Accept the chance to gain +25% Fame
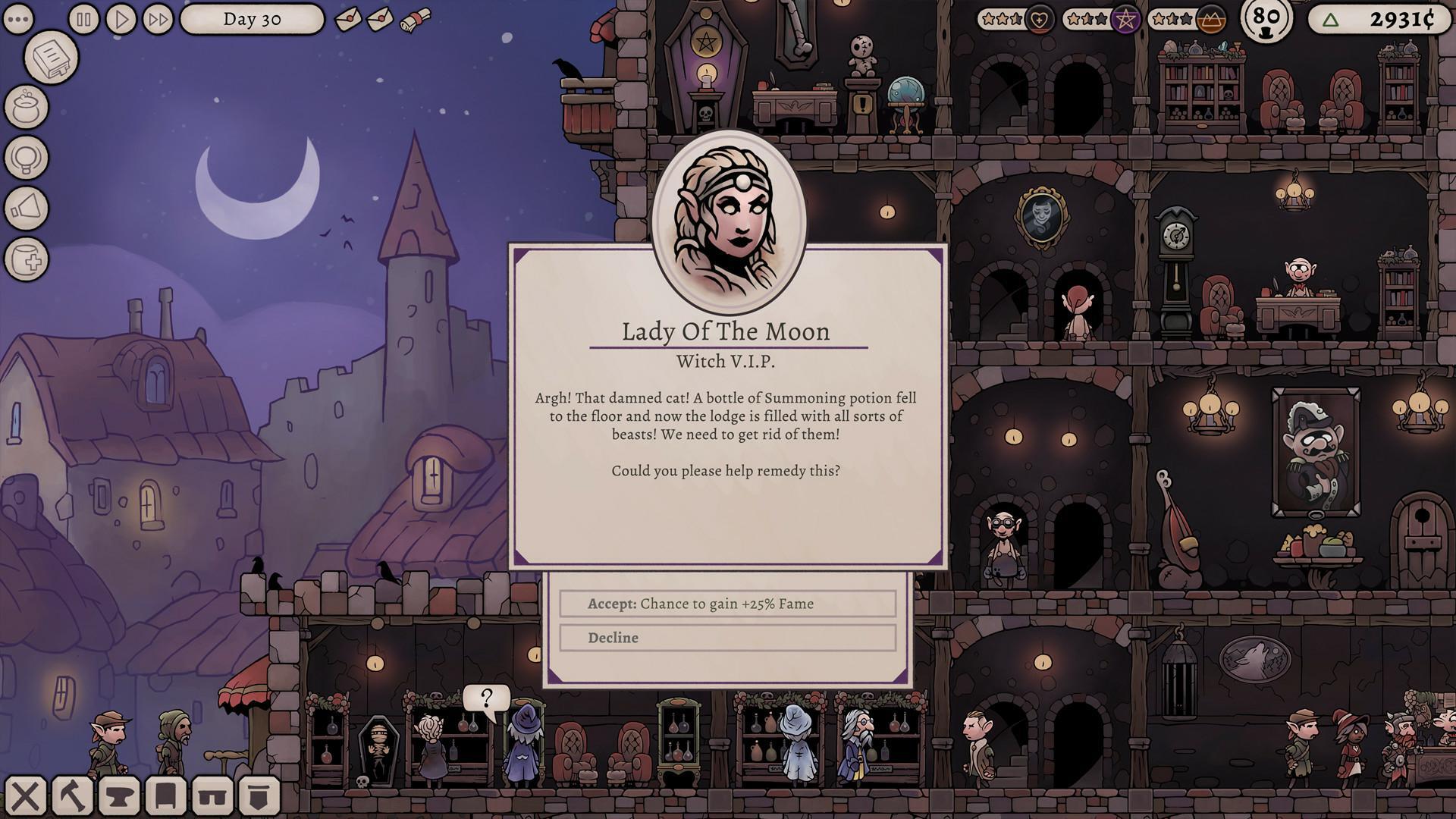Screen dimensions: 1456x819 tap(727, 604)
